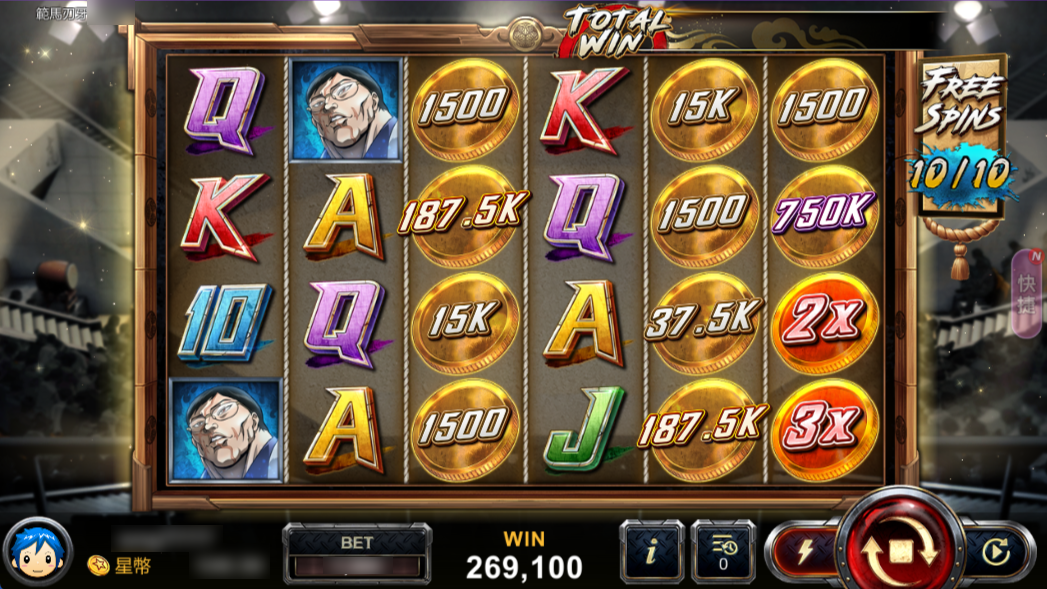Screen dimensions: 1047x589
Task: Open the auto-play button
Action: [x=995, y=551]
